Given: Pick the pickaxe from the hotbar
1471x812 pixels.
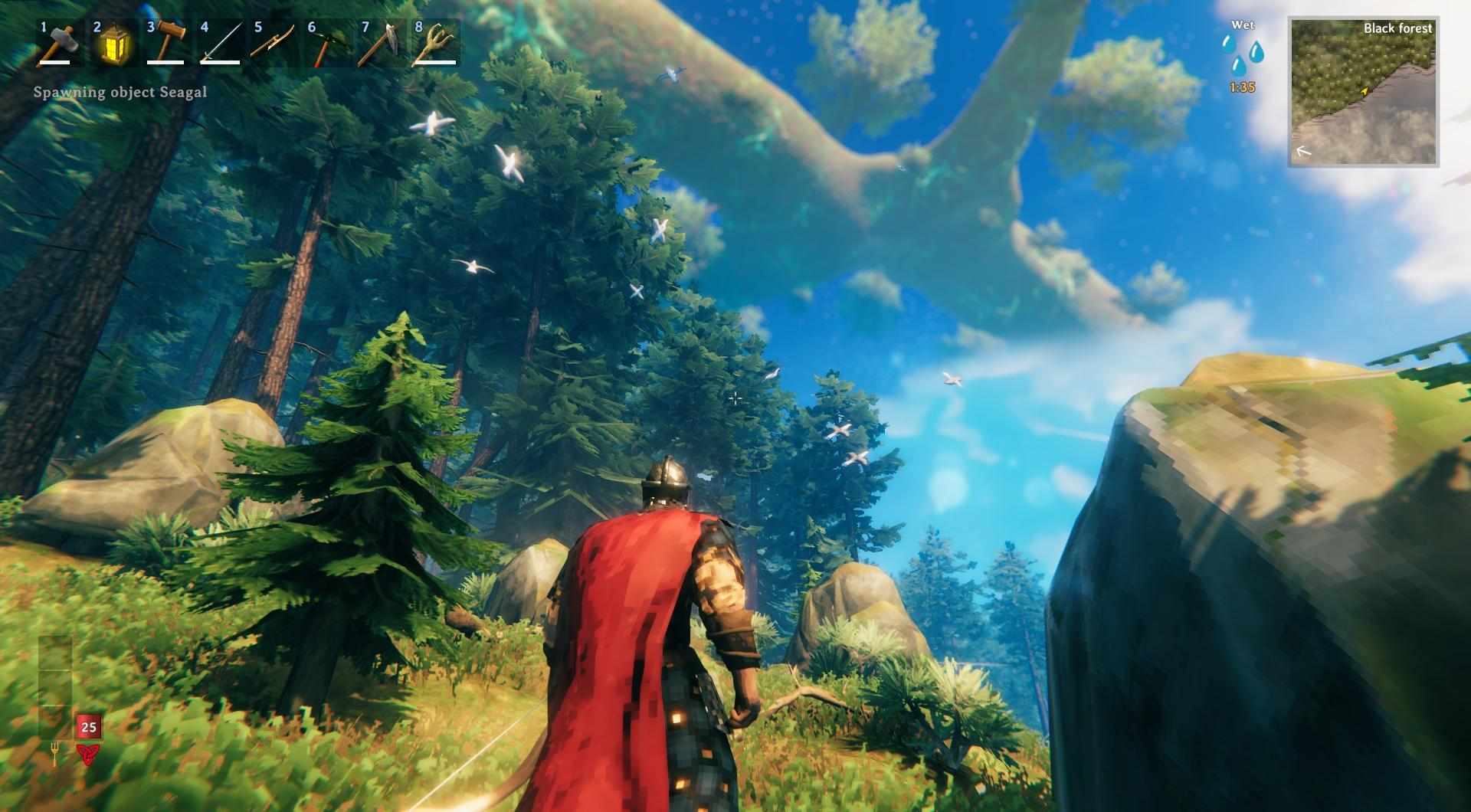Looking at the screenshot, I should click(326, 43).
